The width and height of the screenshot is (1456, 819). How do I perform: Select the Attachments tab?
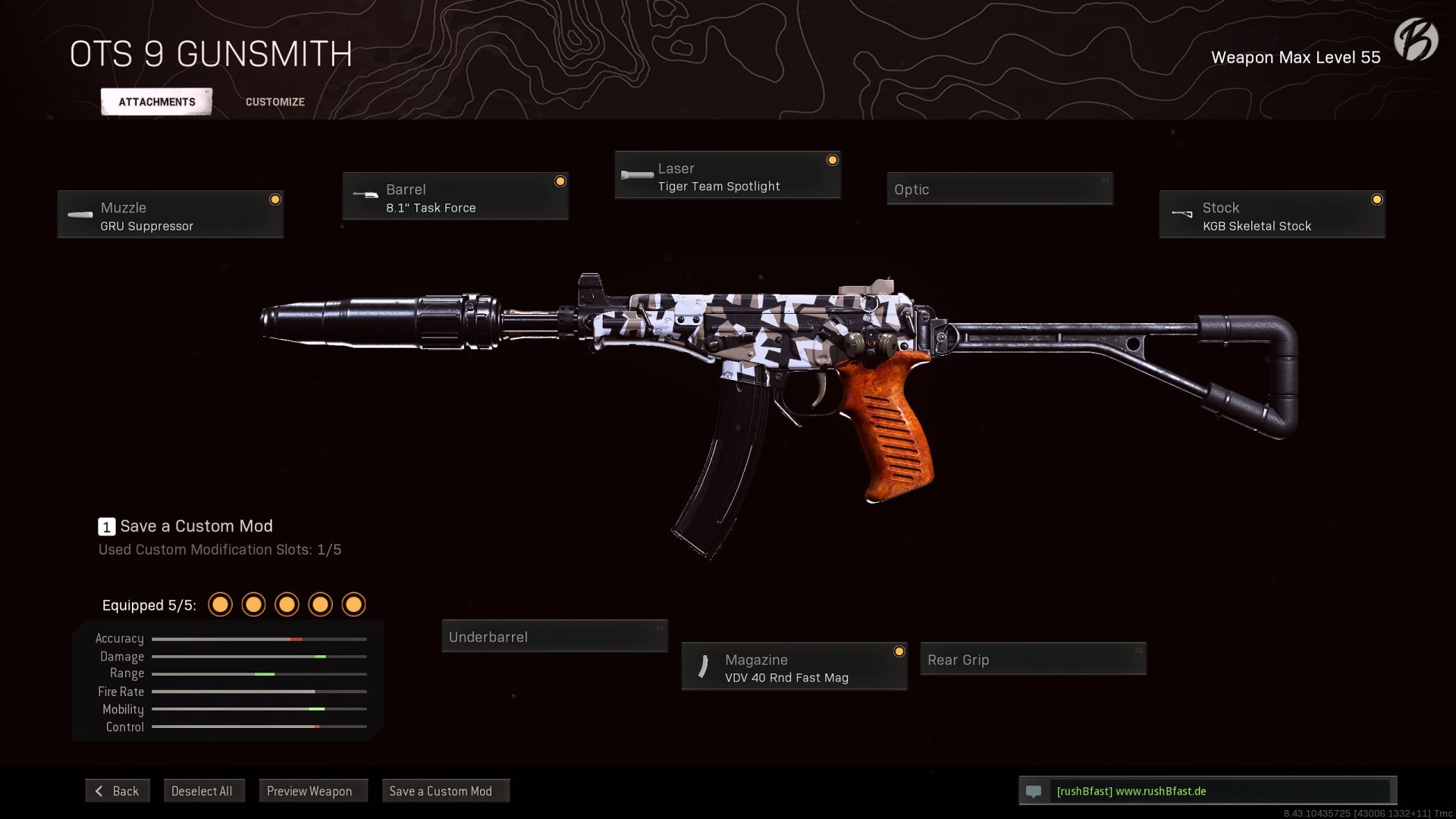tap(156, 101)
